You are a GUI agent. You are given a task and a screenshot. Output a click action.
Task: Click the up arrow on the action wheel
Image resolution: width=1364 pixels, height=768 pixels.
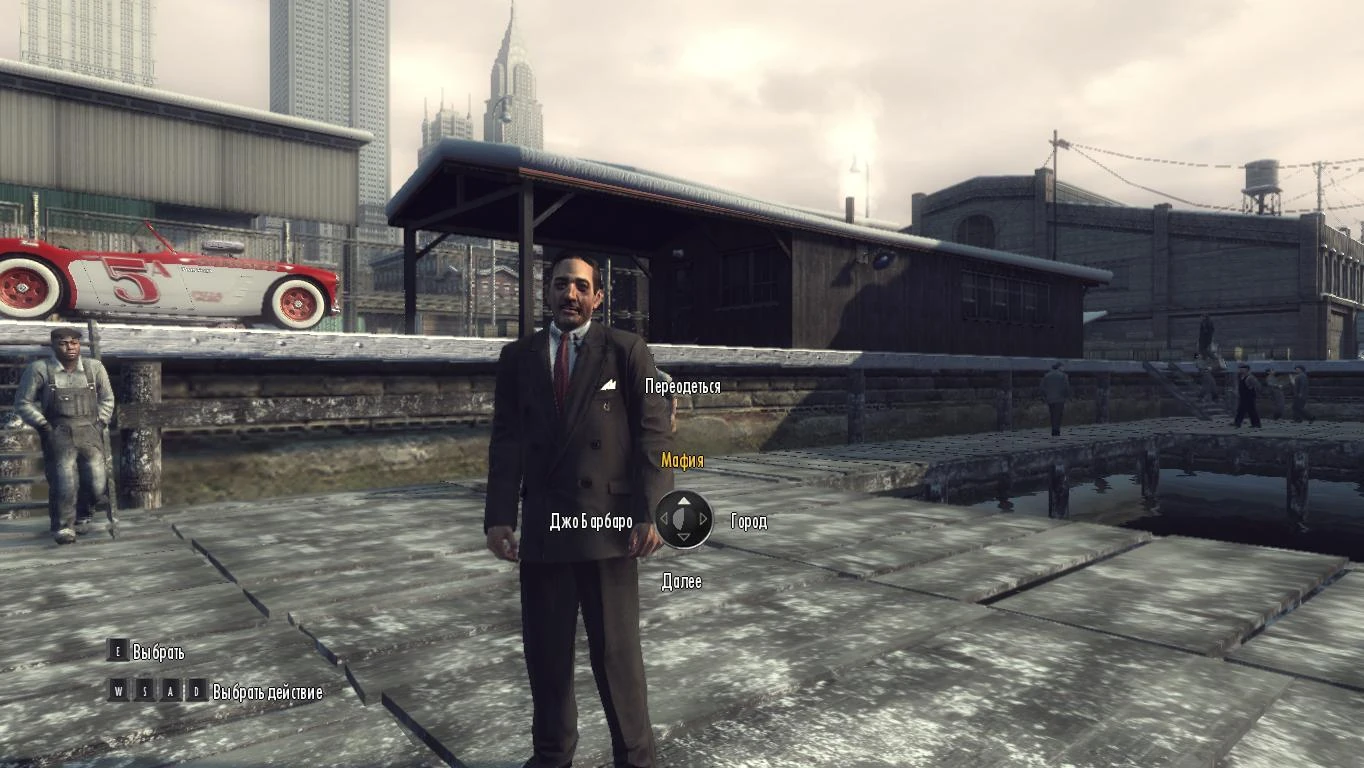point(684,501)
